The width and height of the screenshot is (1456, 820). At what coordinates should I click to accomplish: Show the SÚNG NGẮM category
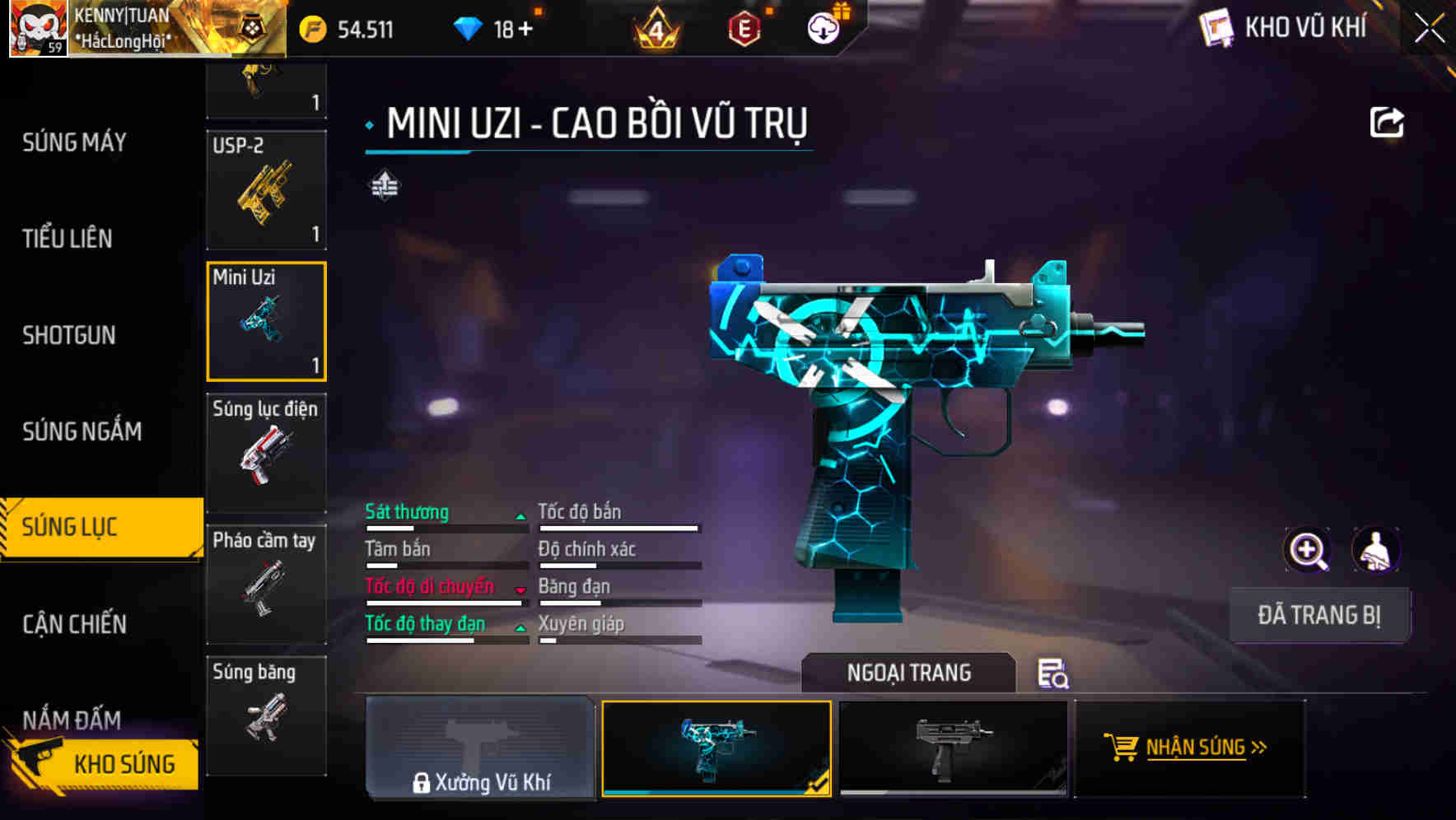(82, 431)
